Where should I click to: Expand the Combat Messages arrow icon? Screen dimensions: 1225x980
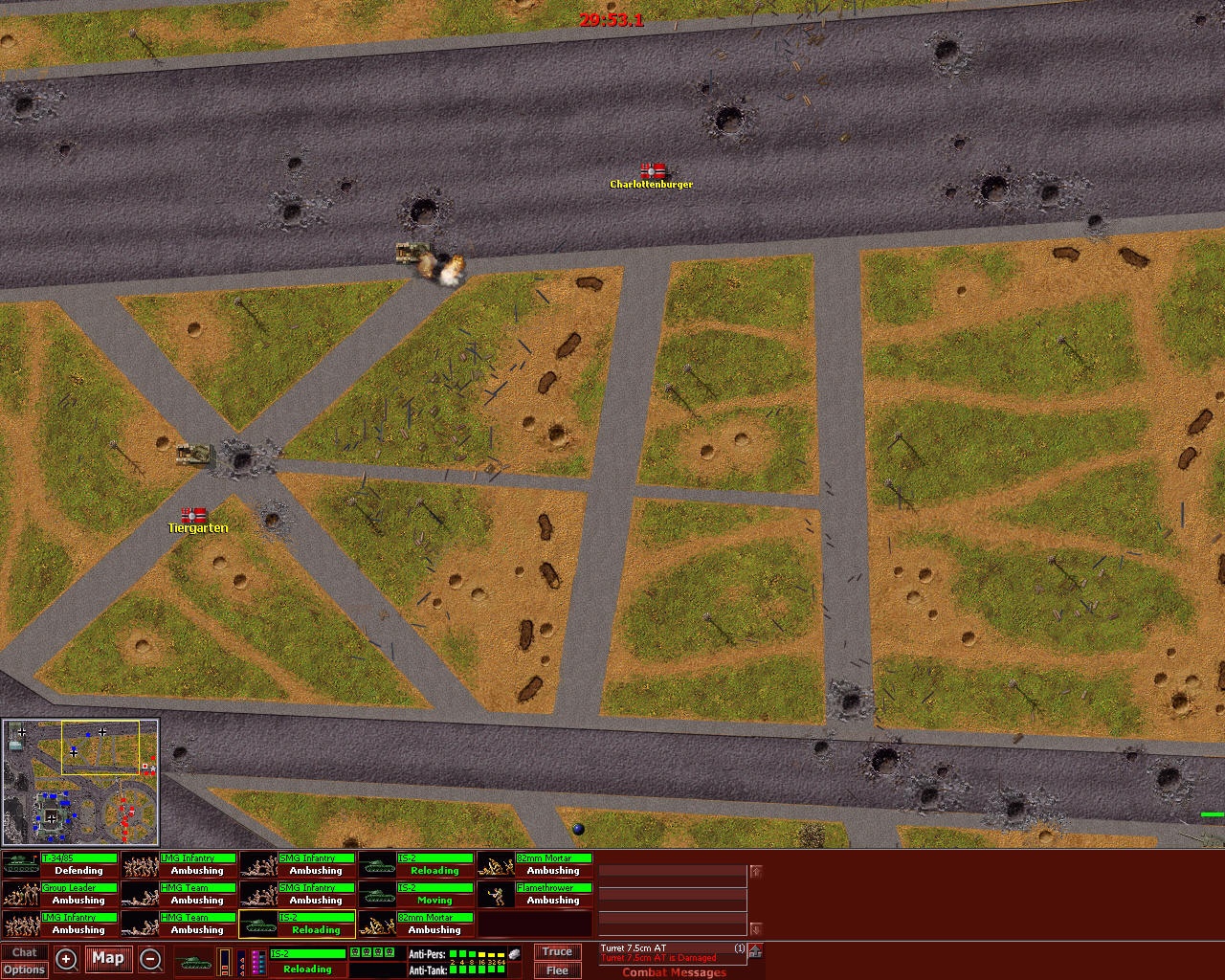point(754,952)
